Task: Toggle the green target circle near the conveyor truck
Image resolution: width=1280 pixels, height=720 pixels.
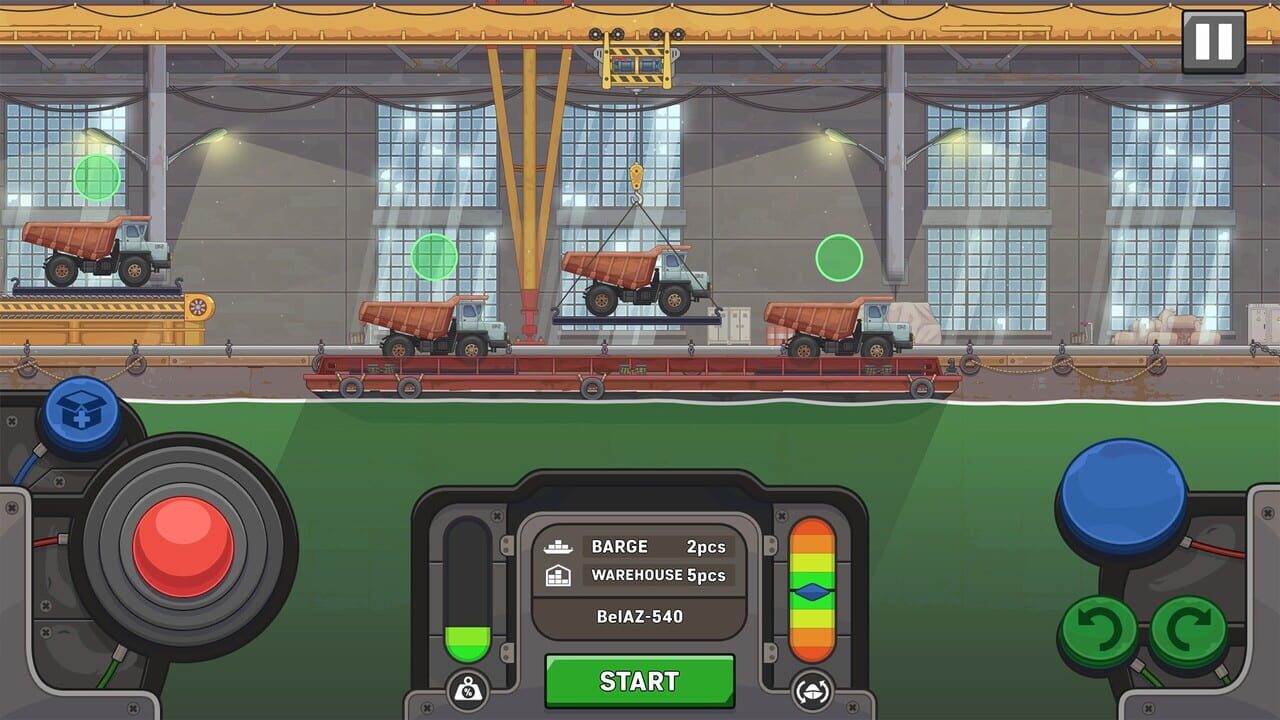Action: click(95, 178)
